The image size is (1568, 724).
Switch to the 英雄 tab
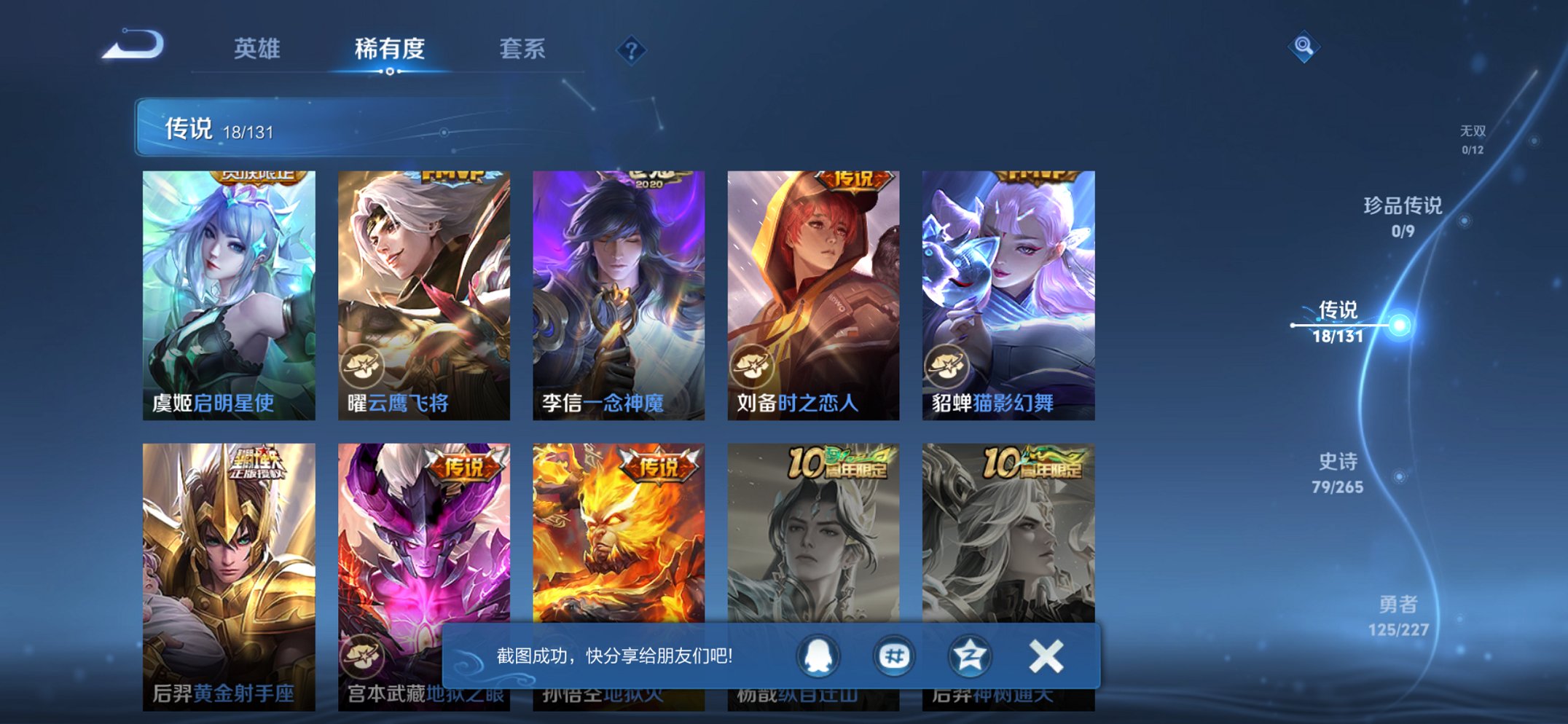pos(259,50)
